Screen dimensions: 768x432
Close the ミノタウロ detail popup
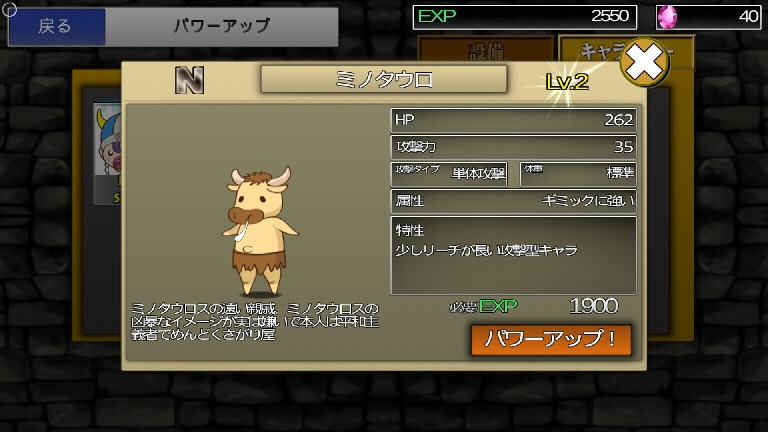644,65
